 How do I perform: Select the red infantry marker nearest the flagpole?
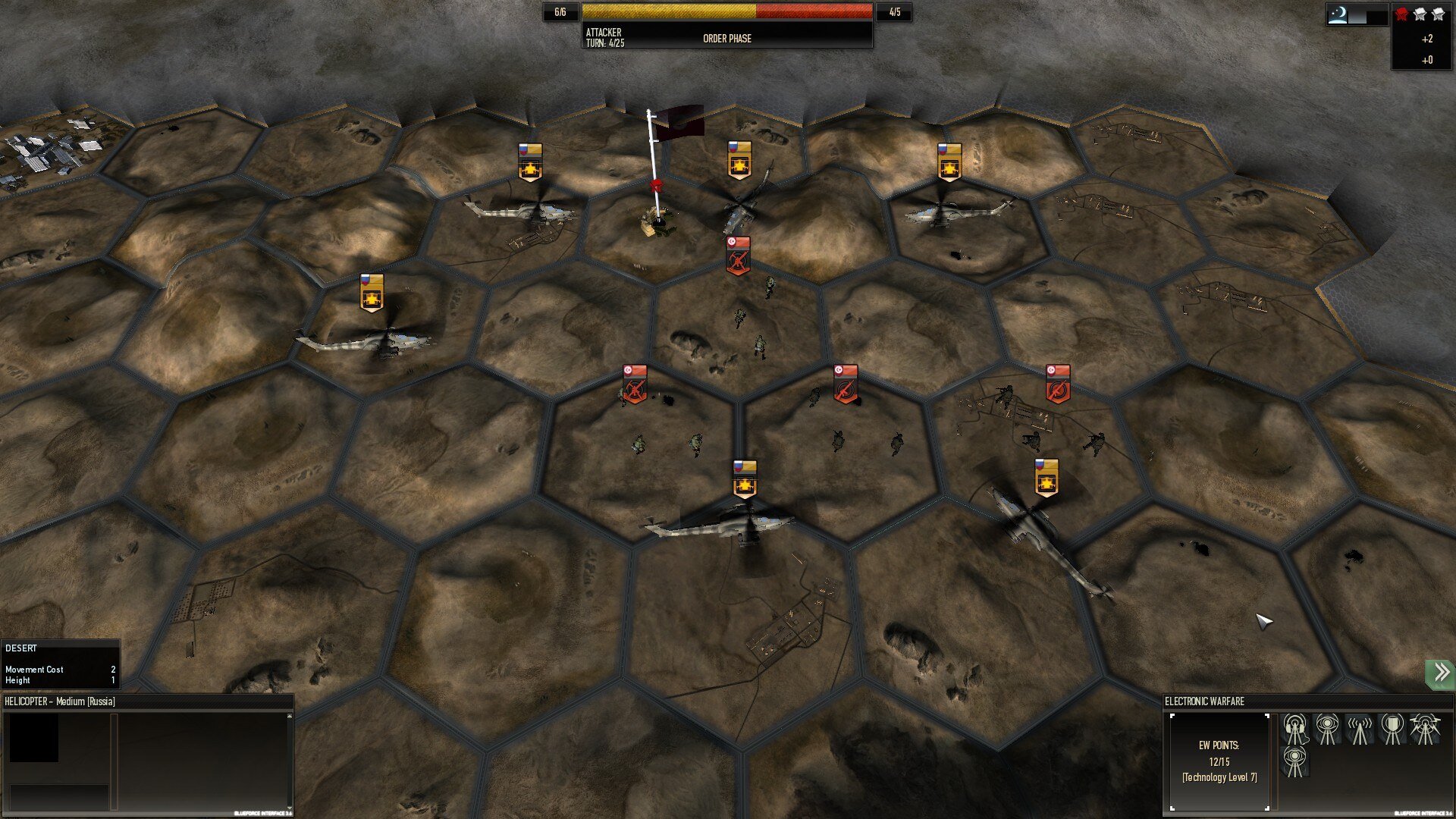point(738,256)
